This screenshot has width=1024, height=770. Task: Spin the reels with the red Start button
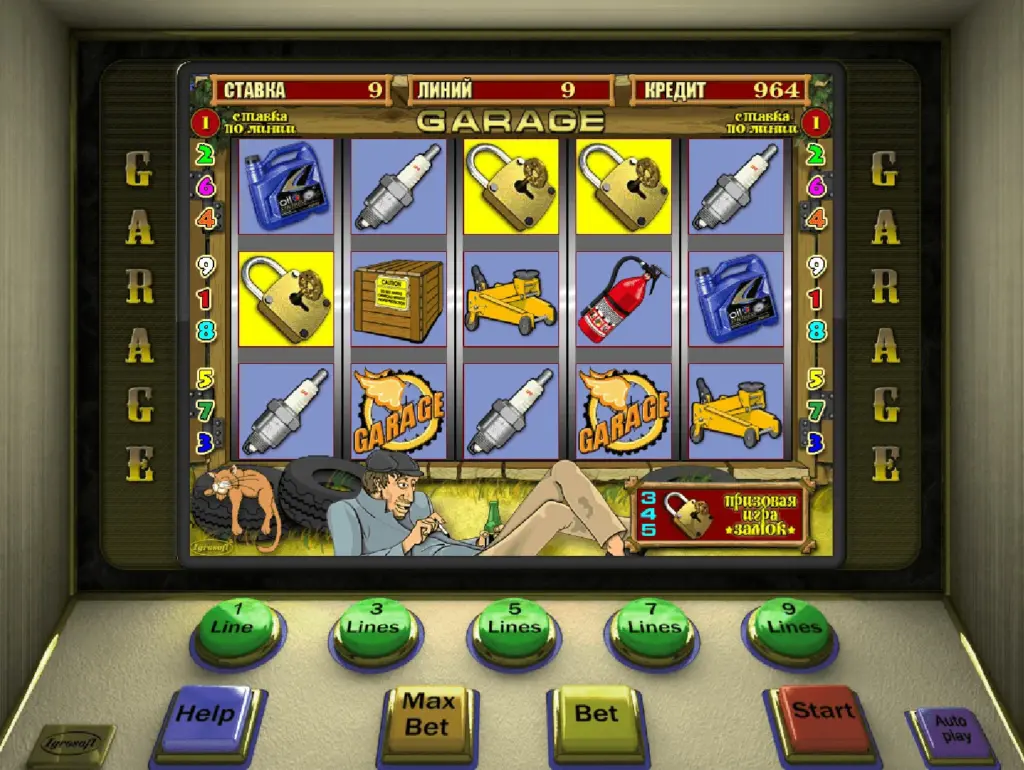[x=822, y=711]
